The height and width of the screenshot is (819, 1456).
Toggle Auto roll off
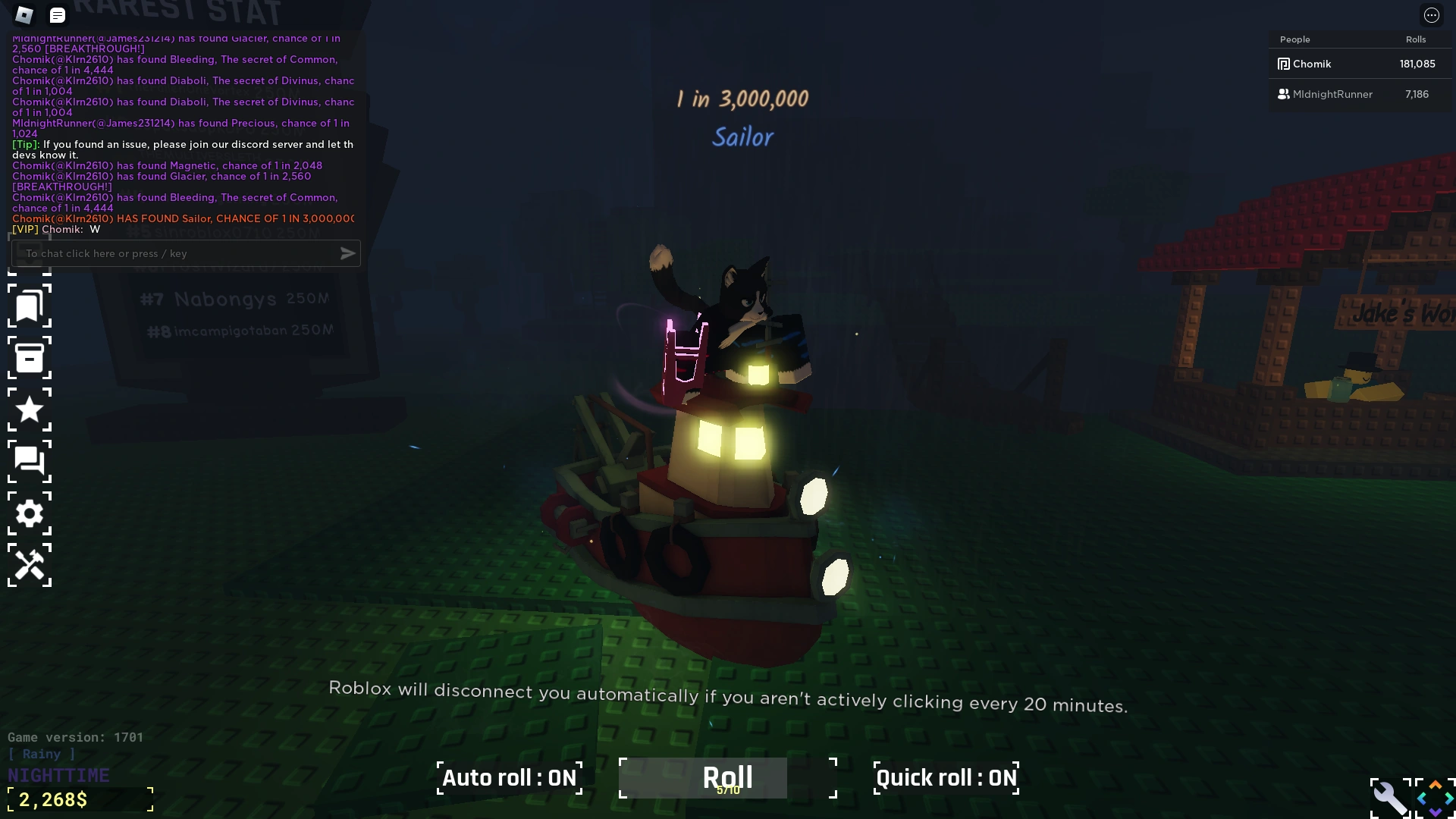[x=510, y=777]
